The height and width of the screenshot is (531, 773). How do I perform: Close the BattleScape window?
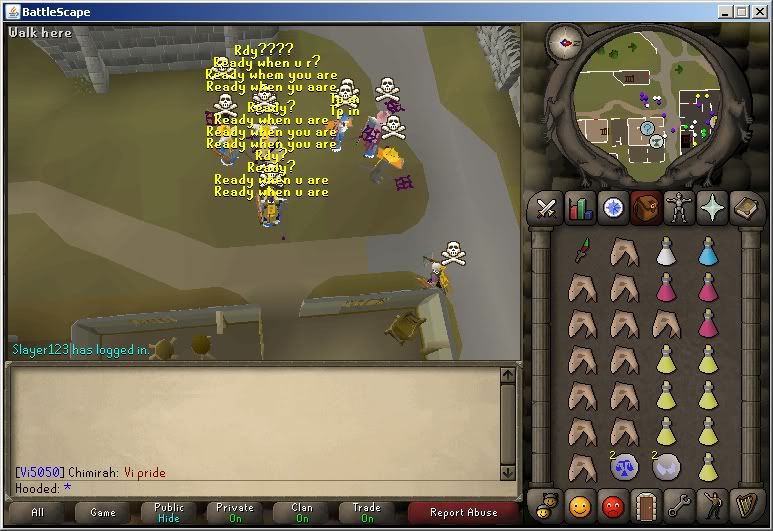(759, 11)
